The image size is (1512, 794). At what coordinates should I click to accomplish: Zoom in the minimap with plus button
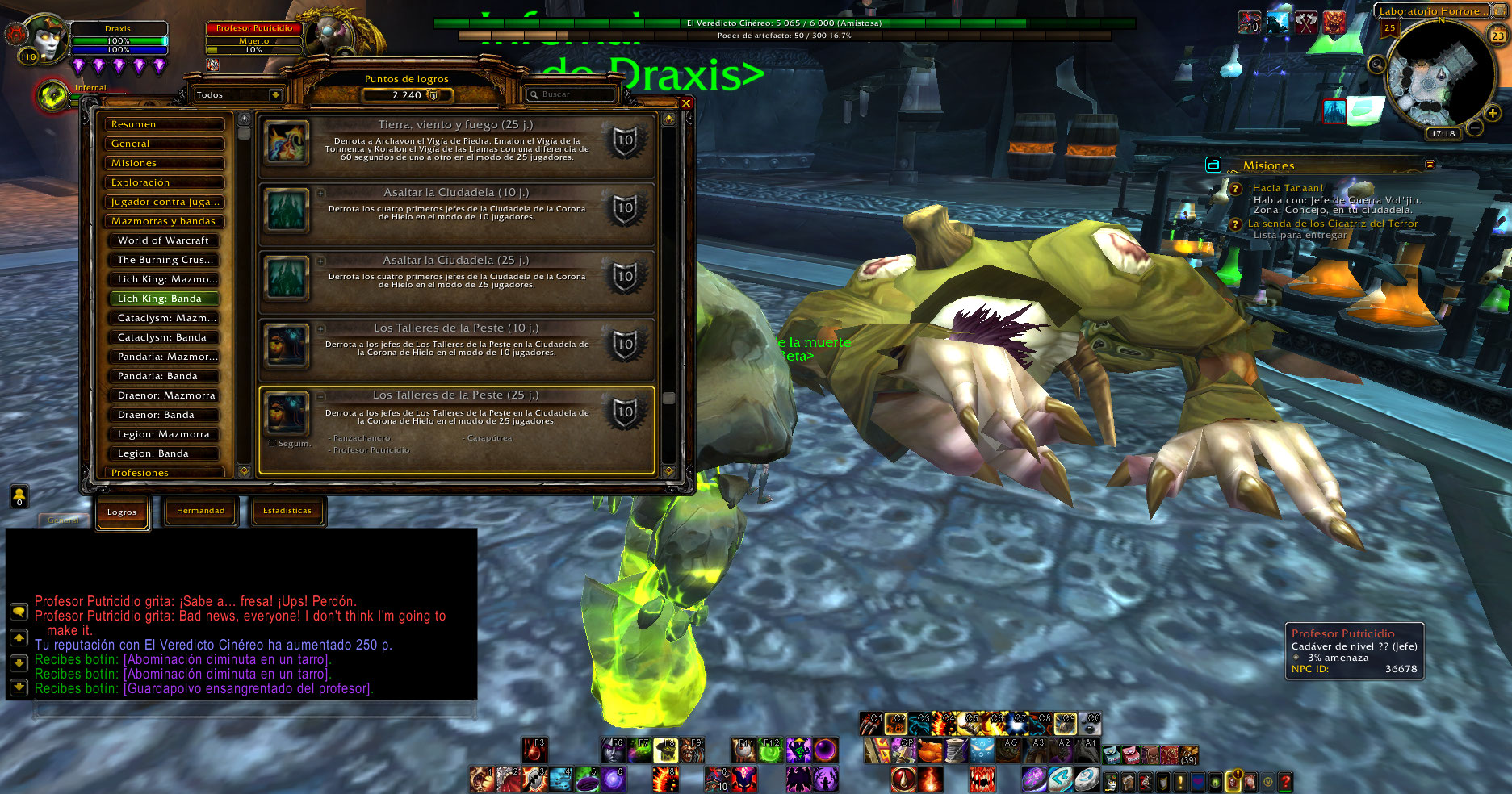click(1493, 114)
